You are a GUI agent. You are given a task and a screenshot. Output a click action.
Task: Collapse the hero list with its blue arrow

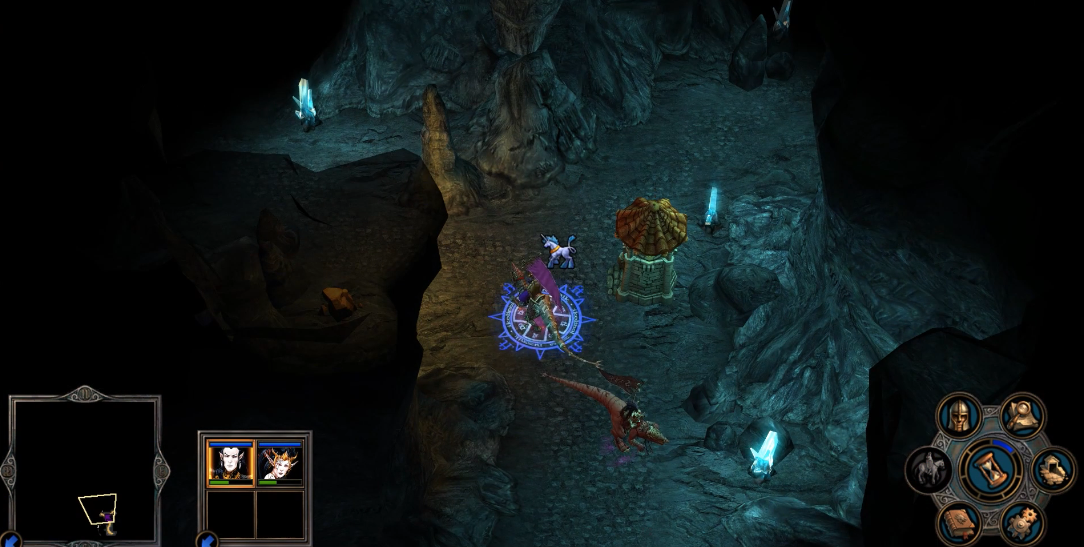[207, 540]
